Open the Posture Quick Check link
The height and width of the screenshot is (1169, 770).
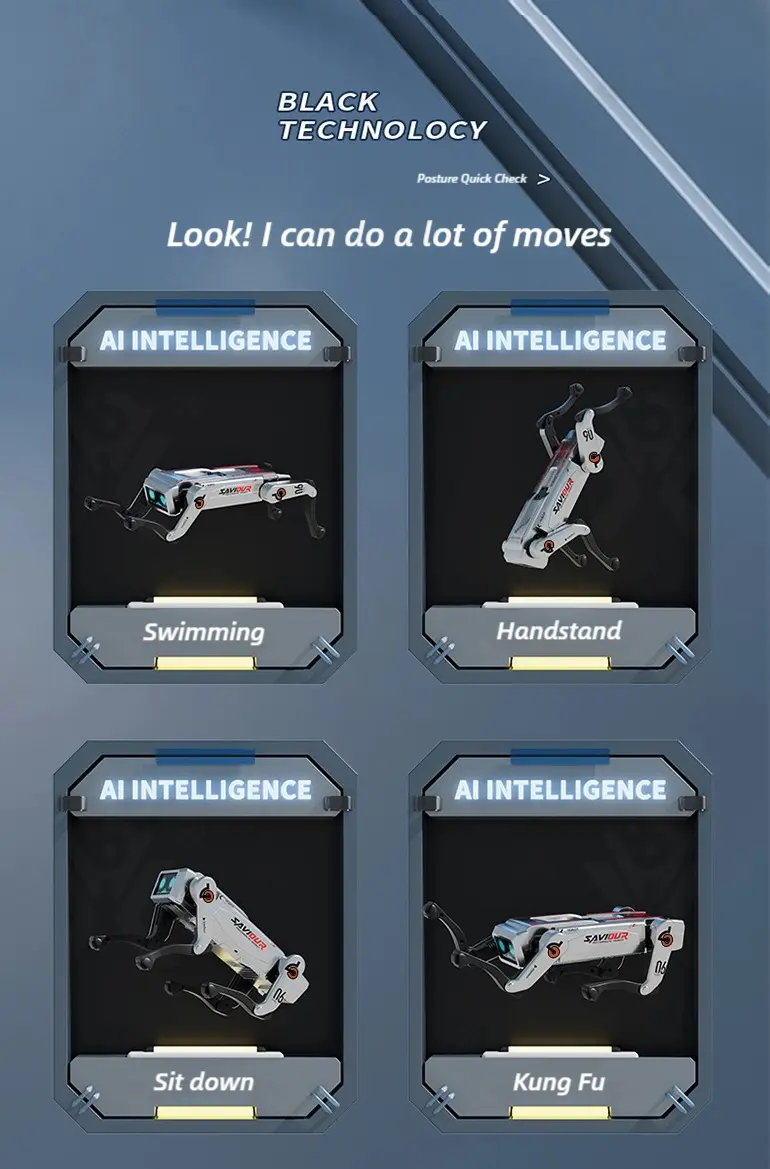pyautogui.click(x=482, y=179)
